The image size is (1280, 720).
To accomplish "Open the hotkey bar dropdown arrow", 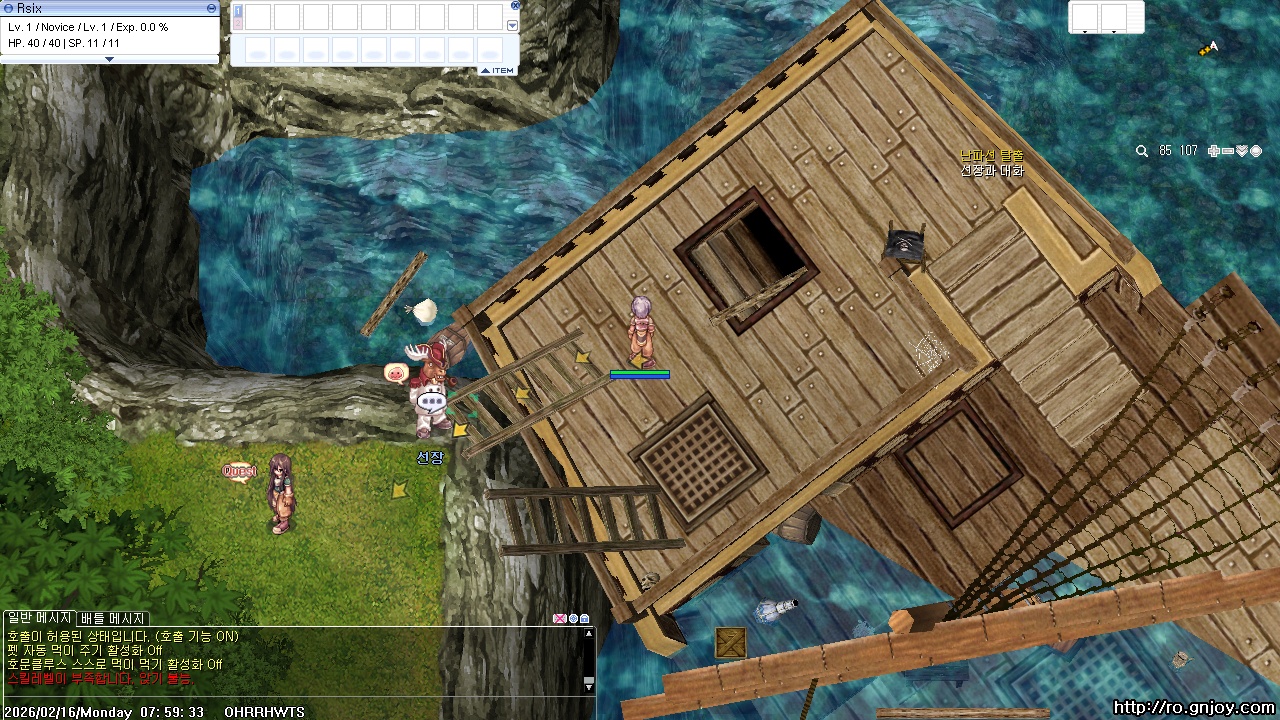I will [x=513, y=26].
